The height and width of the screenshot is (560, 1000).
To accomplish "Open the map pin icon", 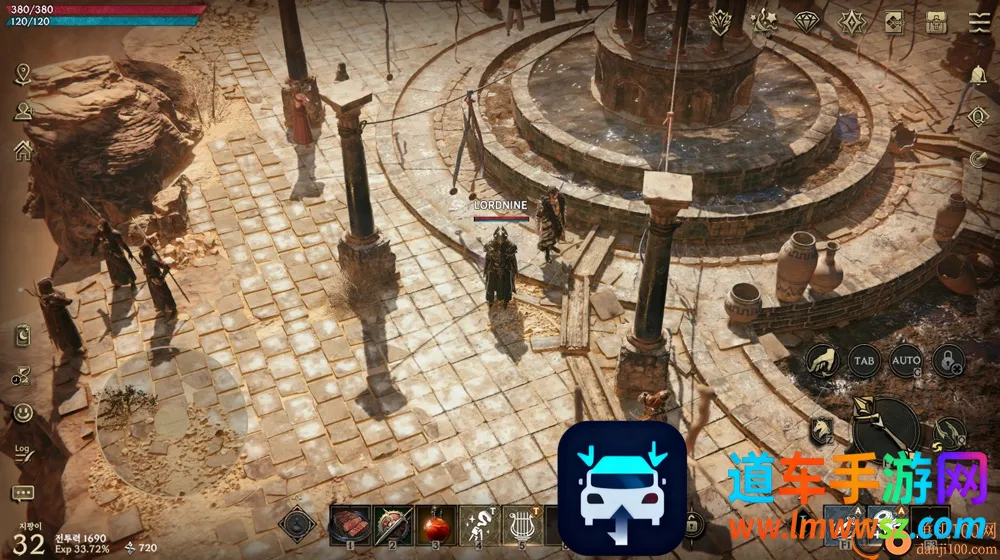I will click(23, 74).
